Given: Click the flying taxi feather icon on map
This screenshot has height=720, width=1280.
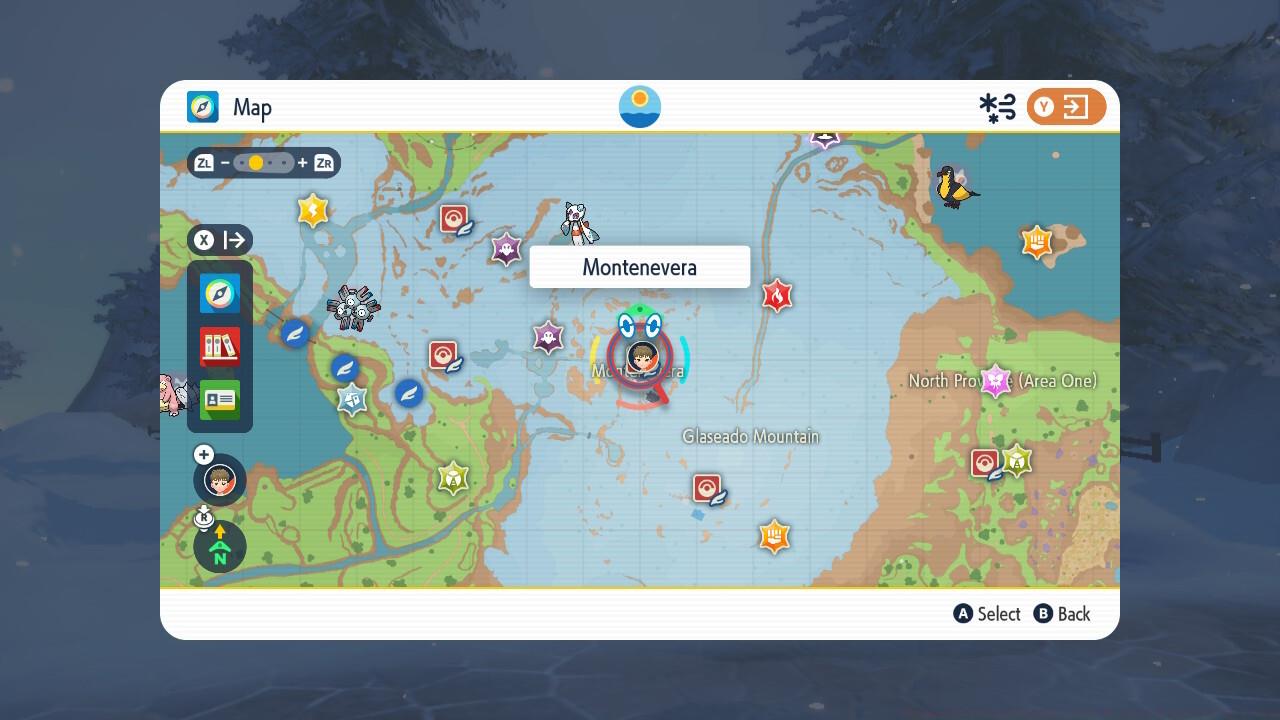Looking at the screenshot, I should (344, 369).
